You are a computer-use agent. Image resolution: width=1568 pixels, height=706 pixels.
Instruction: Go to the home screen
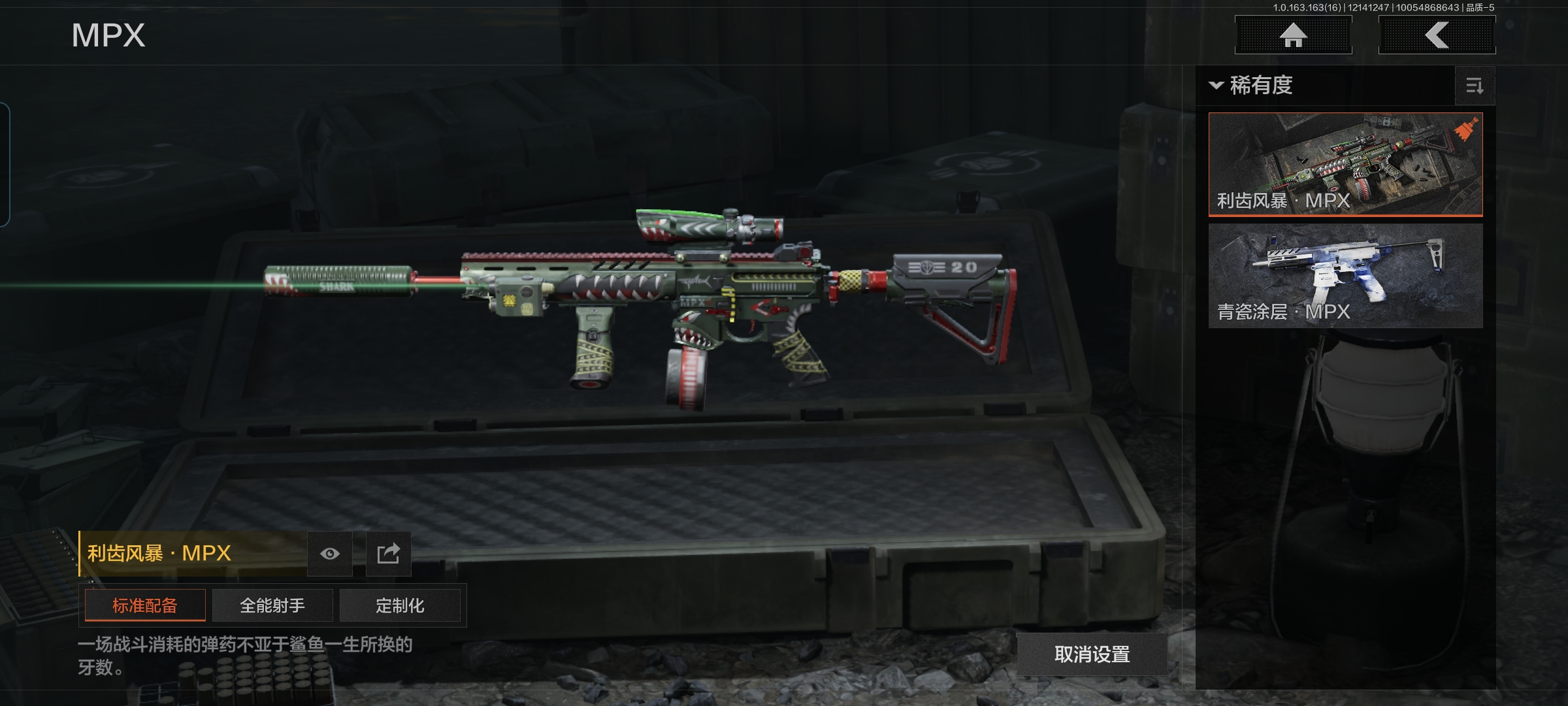[1293, 35]
